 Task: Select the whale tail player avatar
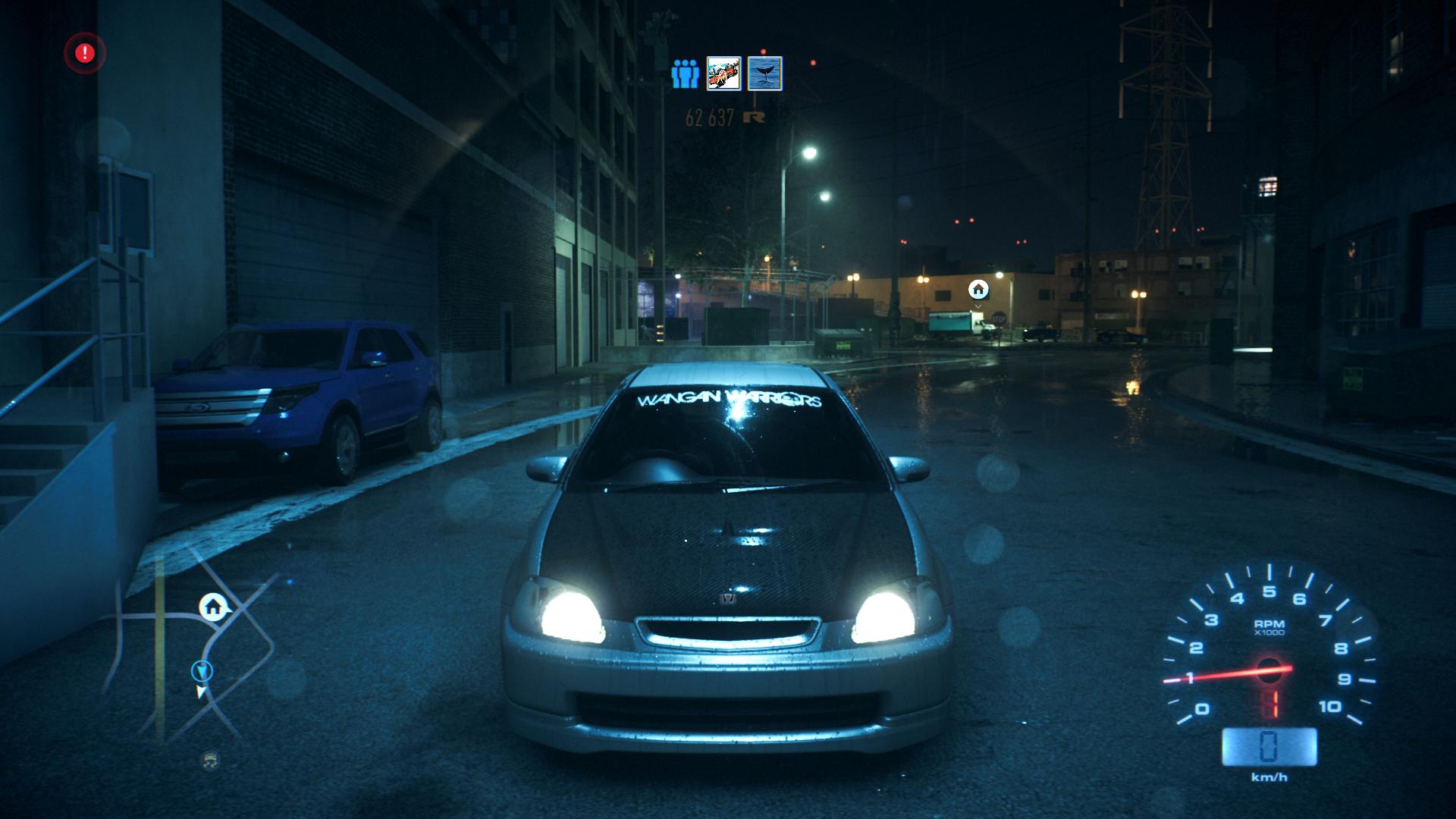click(764, 74)
